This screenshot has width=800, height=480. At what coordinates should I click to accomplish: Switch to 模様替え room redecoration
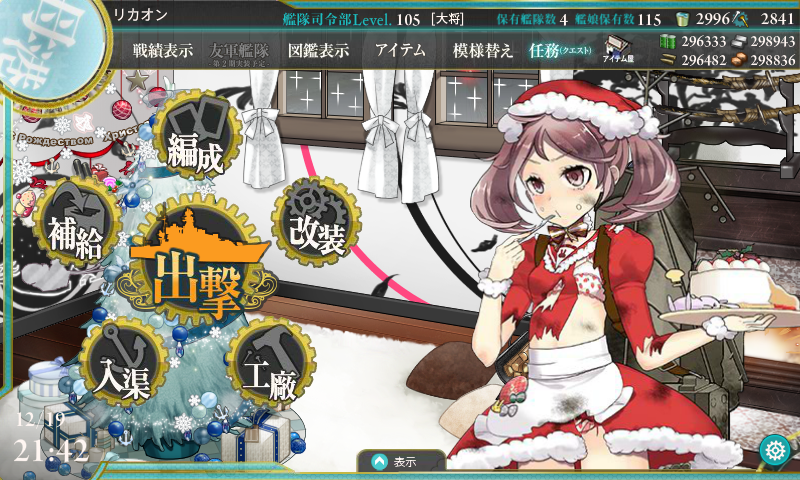pos(482,51)
